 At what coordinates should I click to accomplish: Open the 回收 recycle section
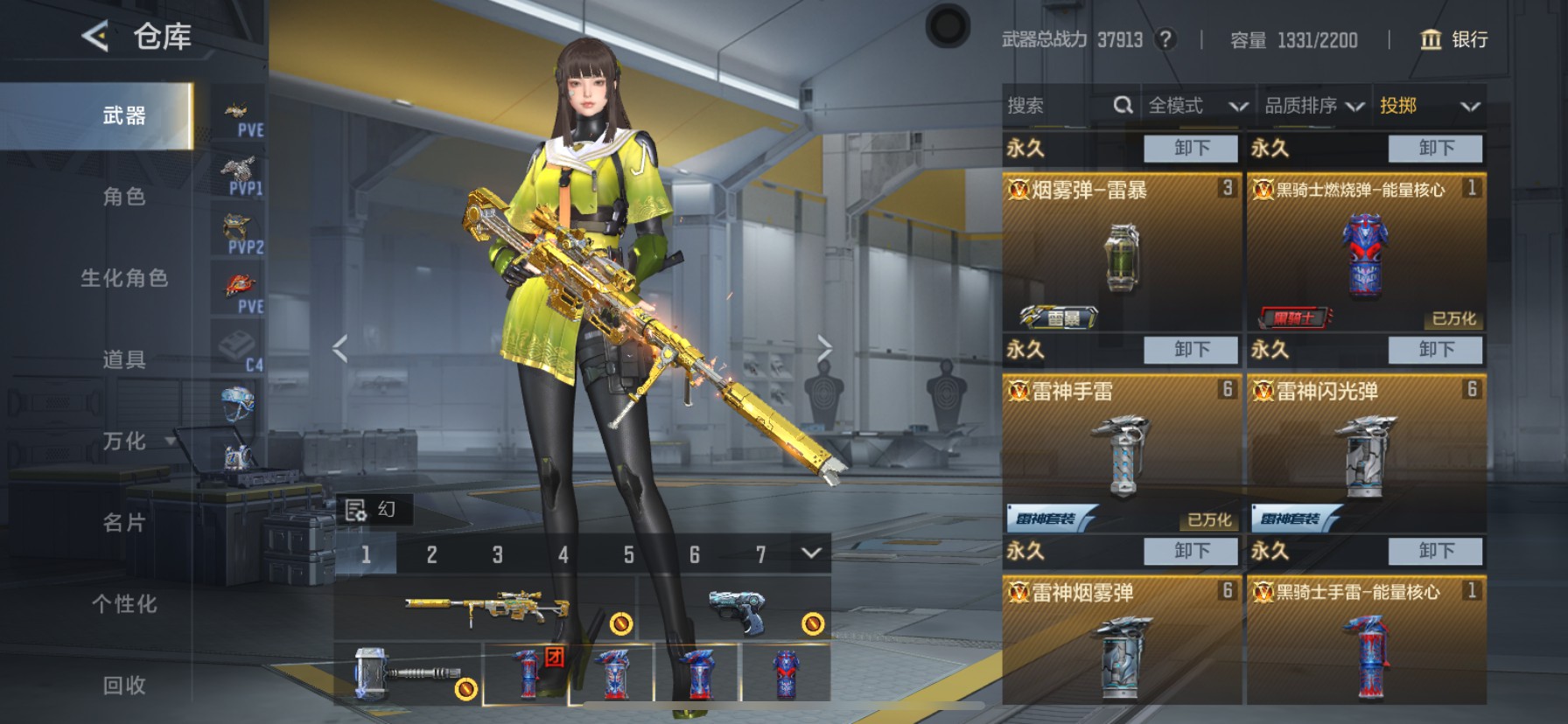click(x=124, y=686)
